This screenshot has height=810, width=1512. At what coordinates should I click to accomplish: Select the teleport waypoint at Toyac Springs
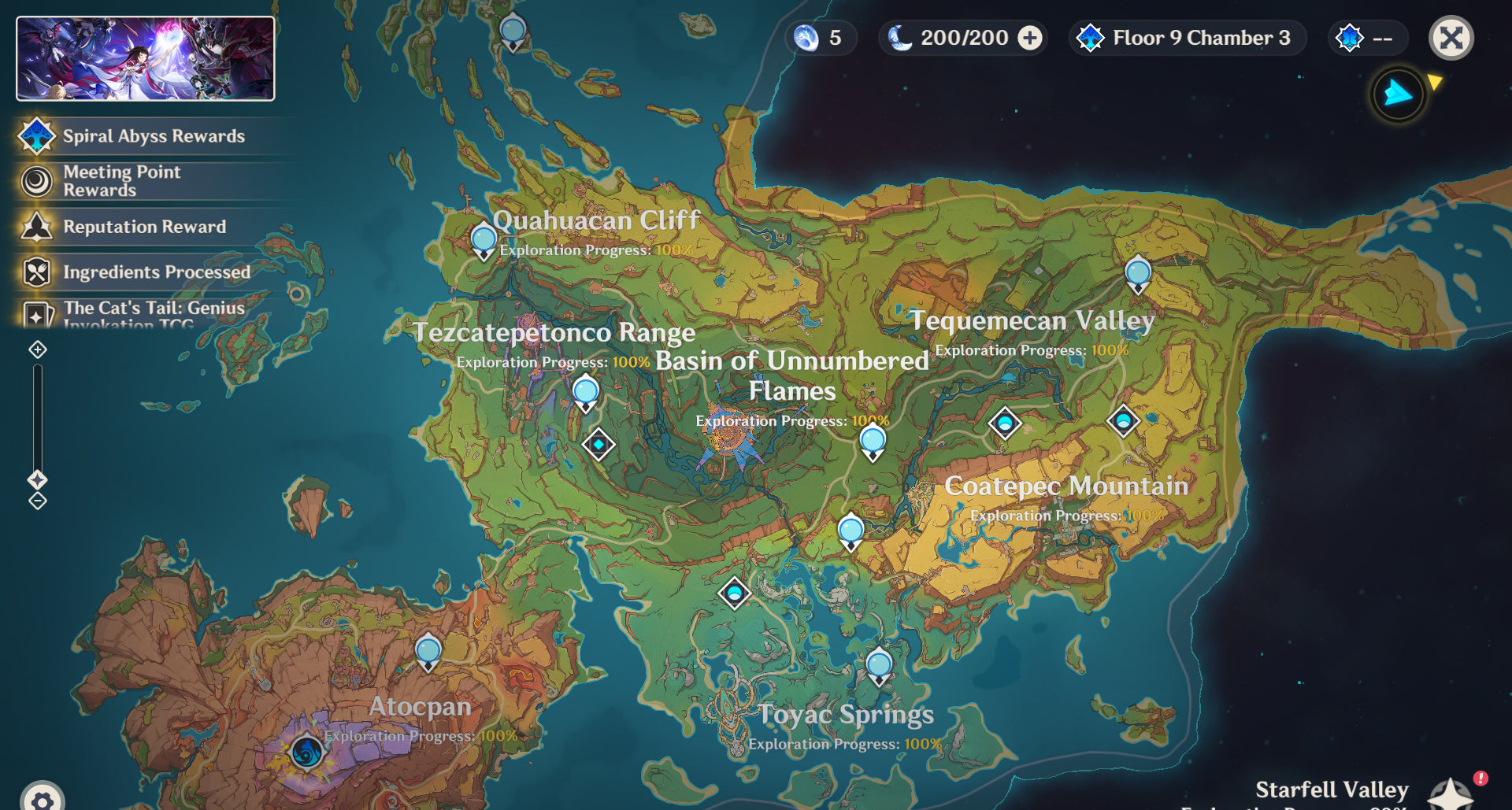879,666
